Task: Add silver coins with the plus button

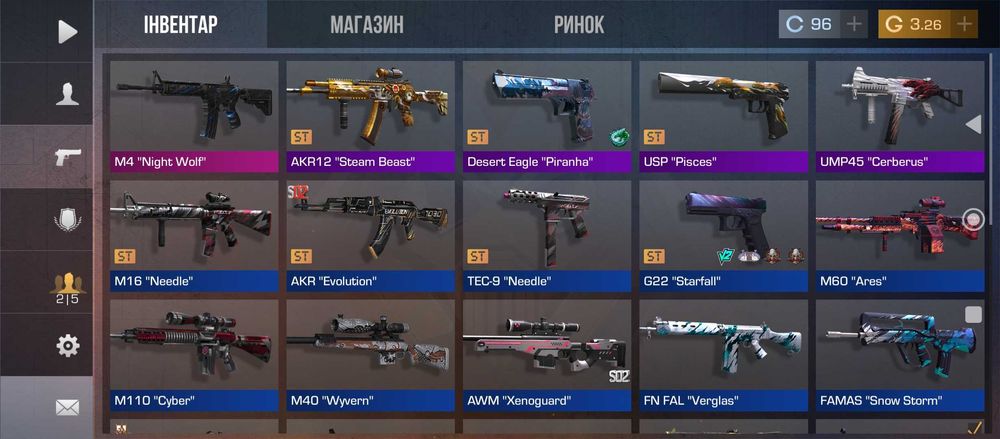Action: (x=854, y=24)
